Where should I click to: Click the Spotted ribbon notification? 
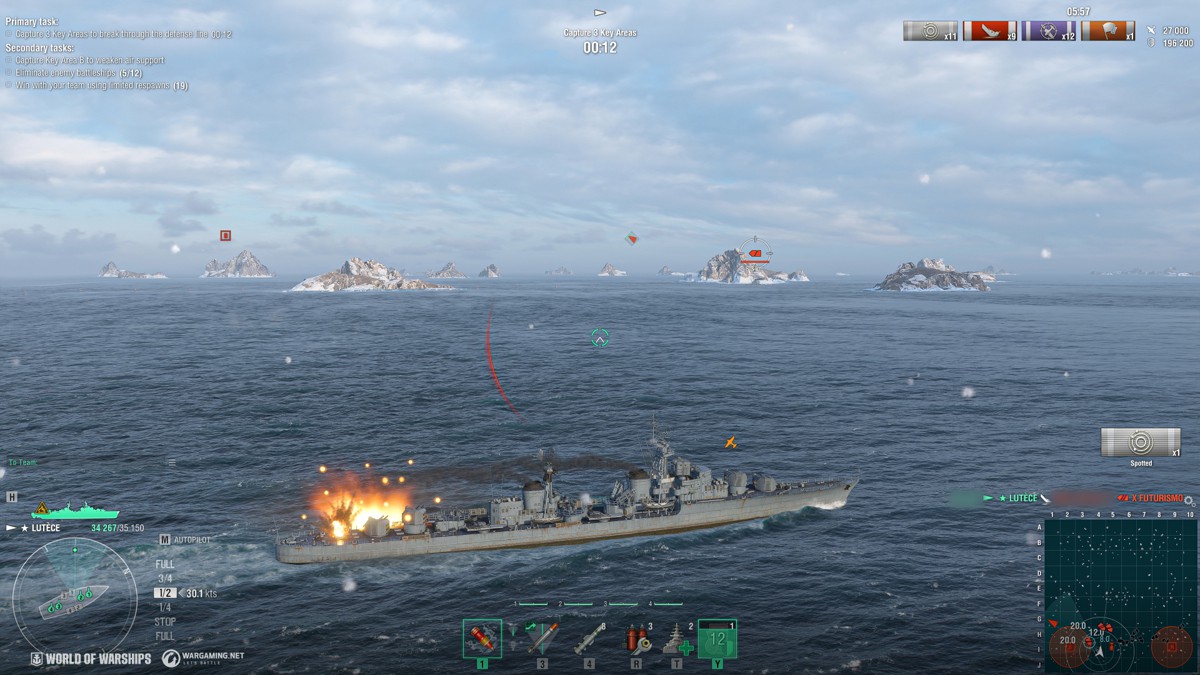[1140, 443]
